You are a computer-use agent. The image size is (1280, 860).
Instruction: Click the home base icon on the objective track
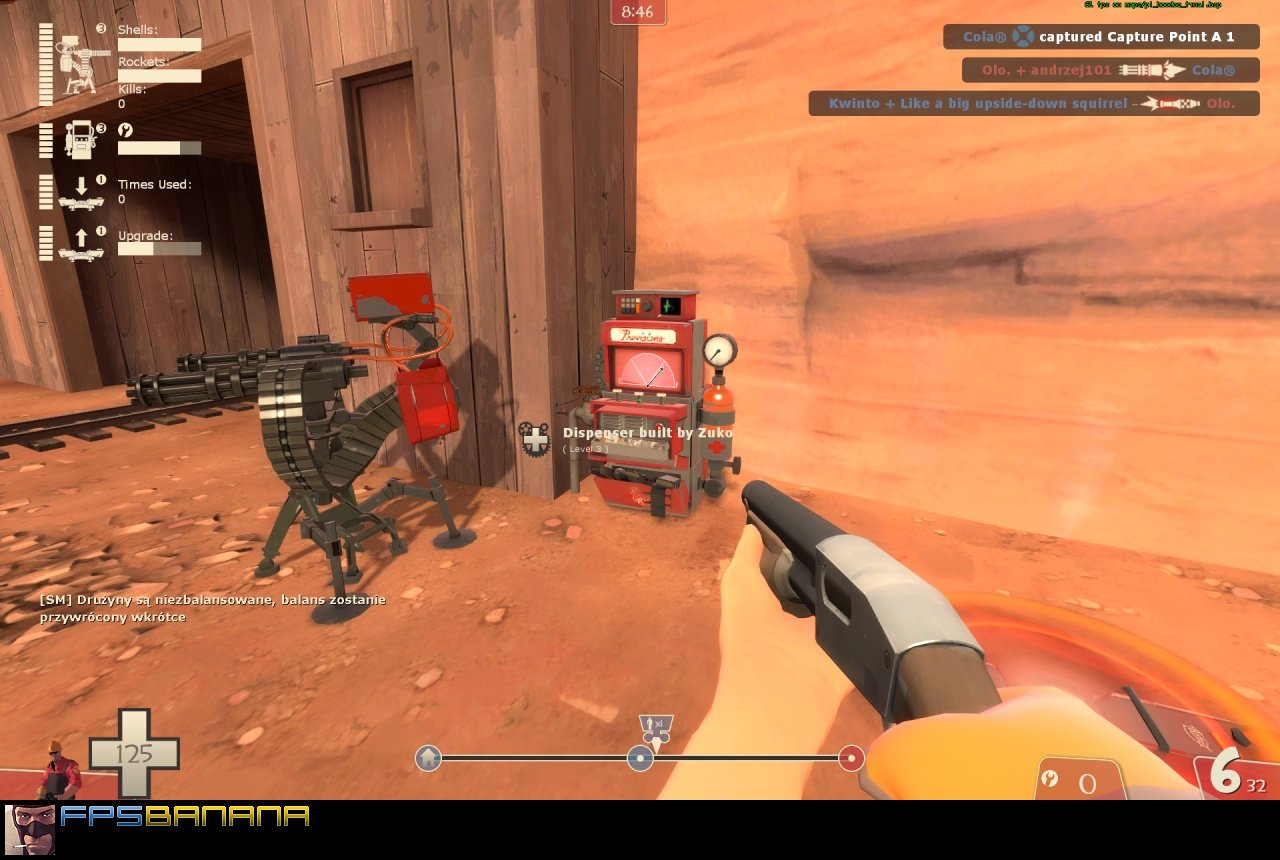pyautogui.click(x=428, y=760)
